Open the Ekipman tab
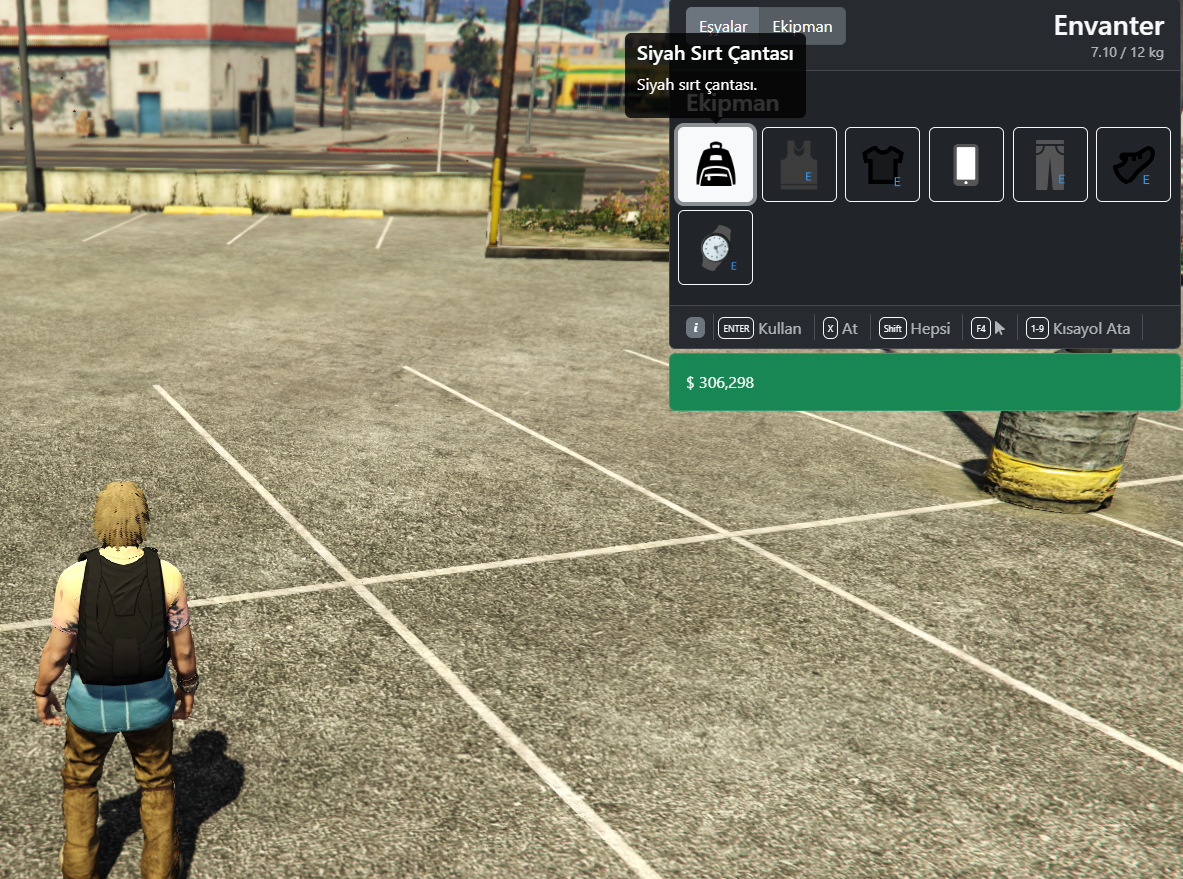The height and width of the screenshot is (879, 1183). tap(802, 26)
